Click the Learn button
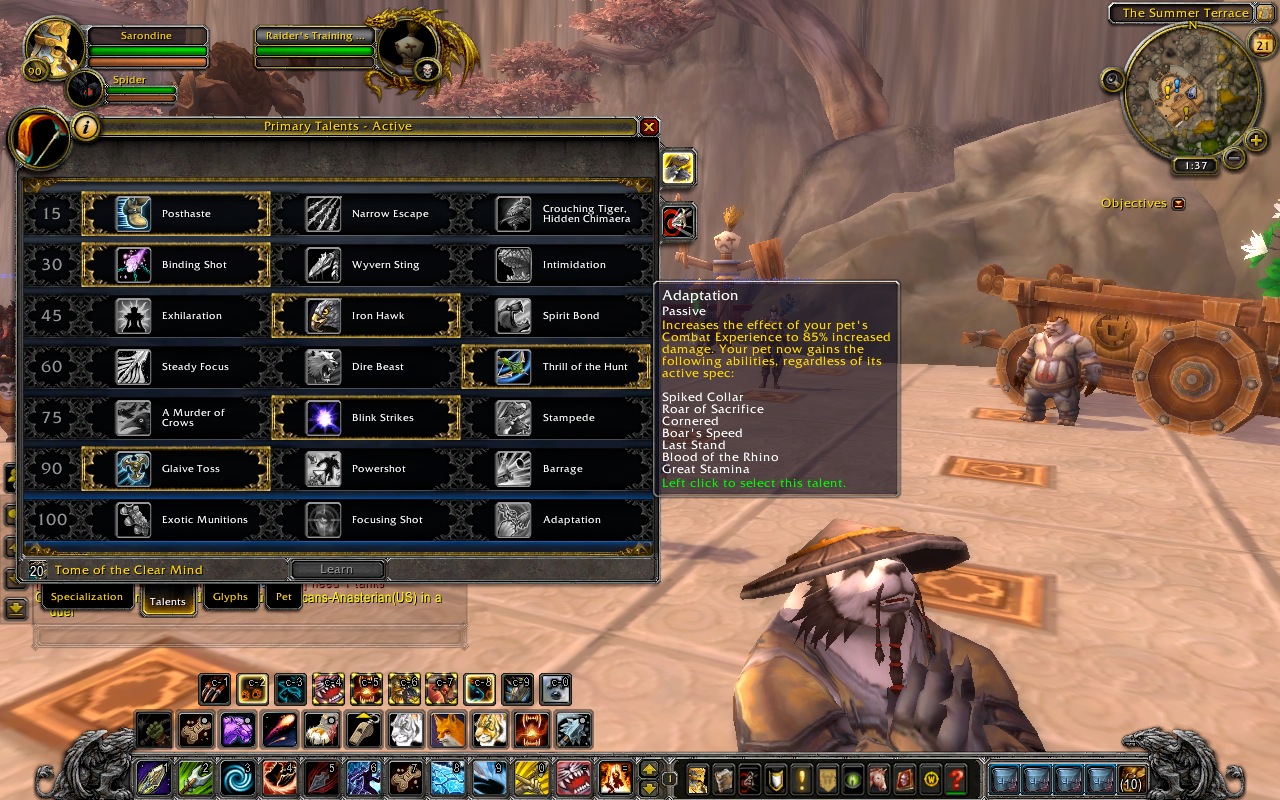 336,570
